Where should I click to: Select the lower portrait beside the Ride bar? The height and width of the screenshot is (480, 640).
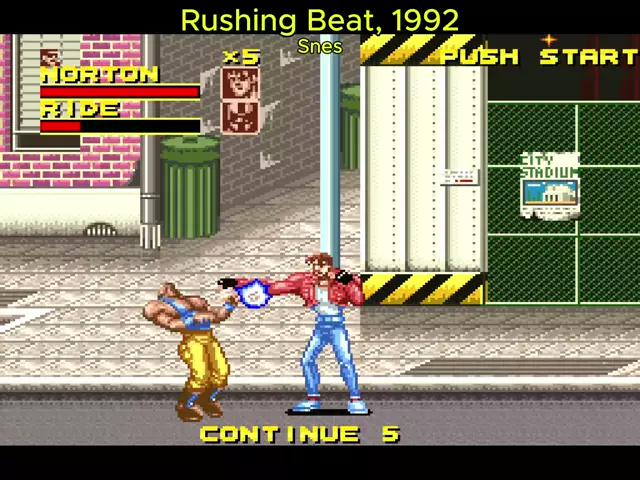241,116
